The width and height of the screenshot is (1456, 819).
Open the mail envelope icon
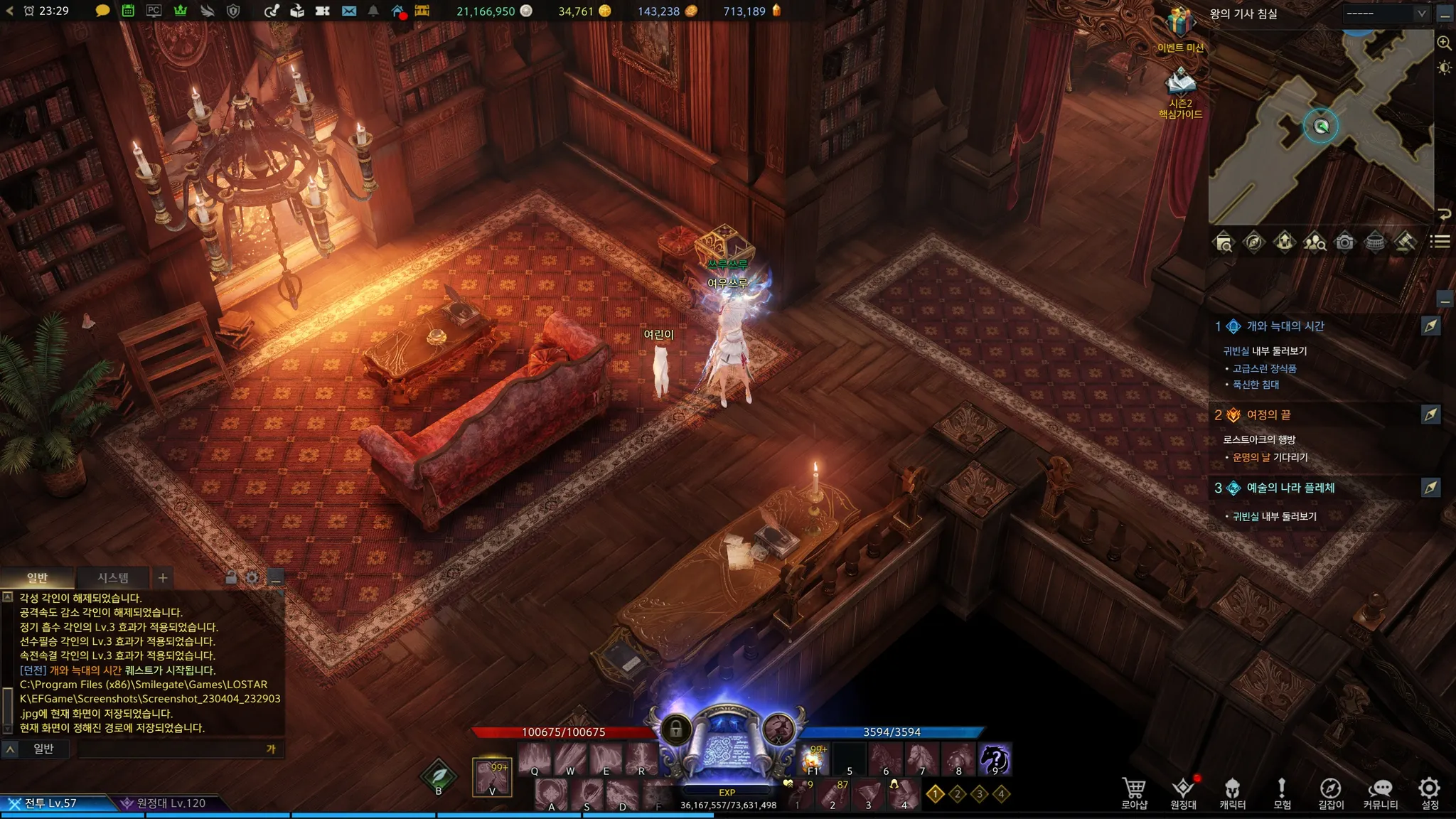(349, 11)
